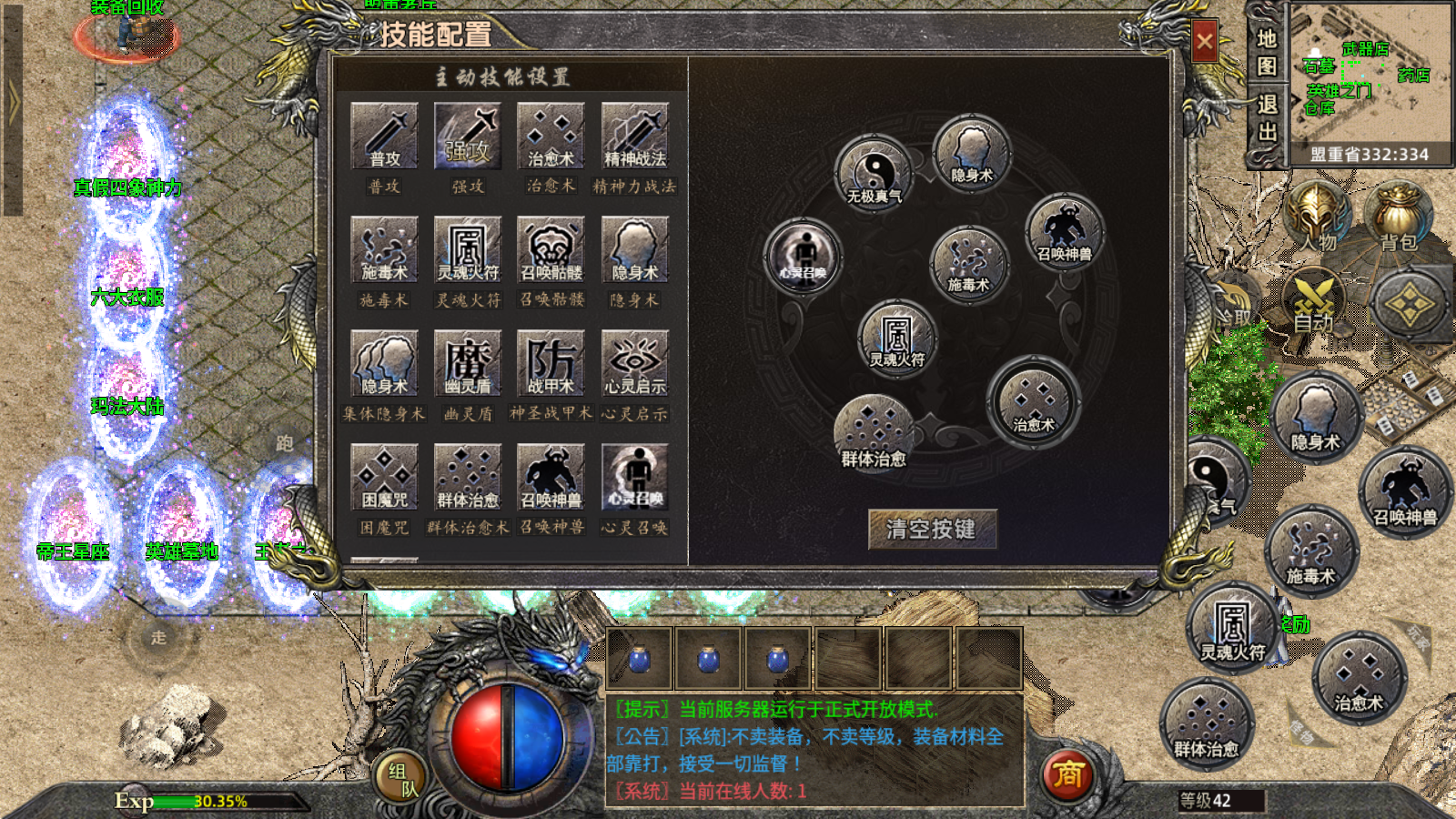Open the 地图 map button
Image resolution: width=1456 pixels, height=819 pixels.
click(x=1267, y=53)
